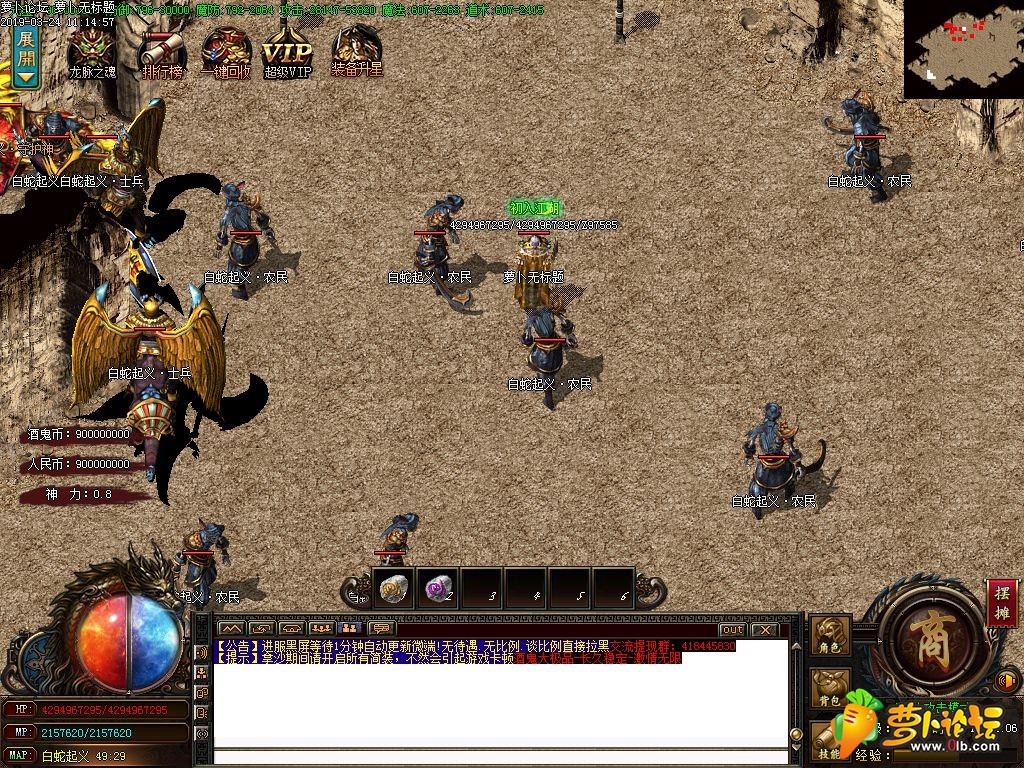Screen dimensions: 1024x768
Task: Toggle the 展開 expand panel button
Action: (25, 57)
